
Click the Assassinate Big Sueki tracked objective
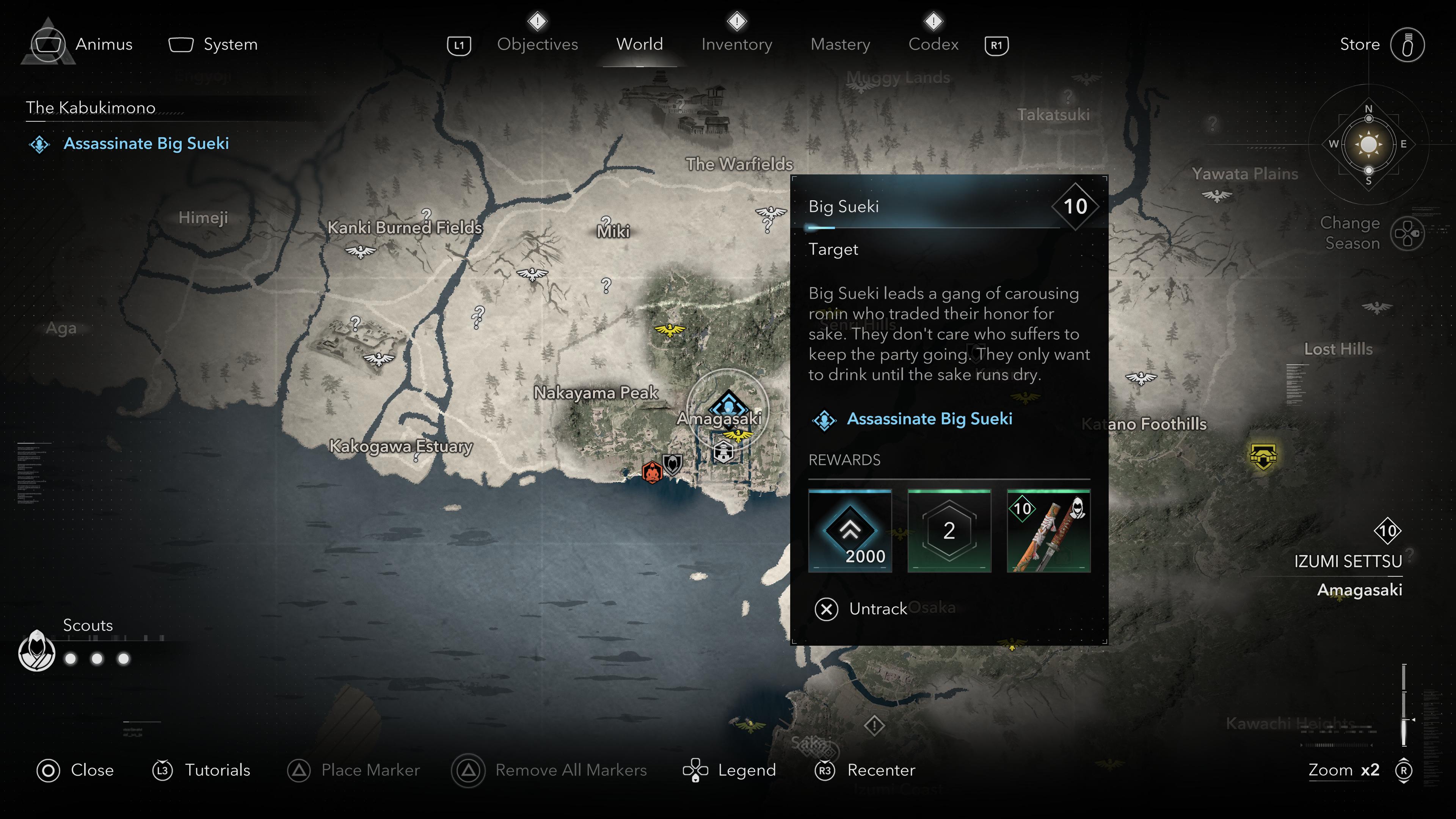coord(146,144)
